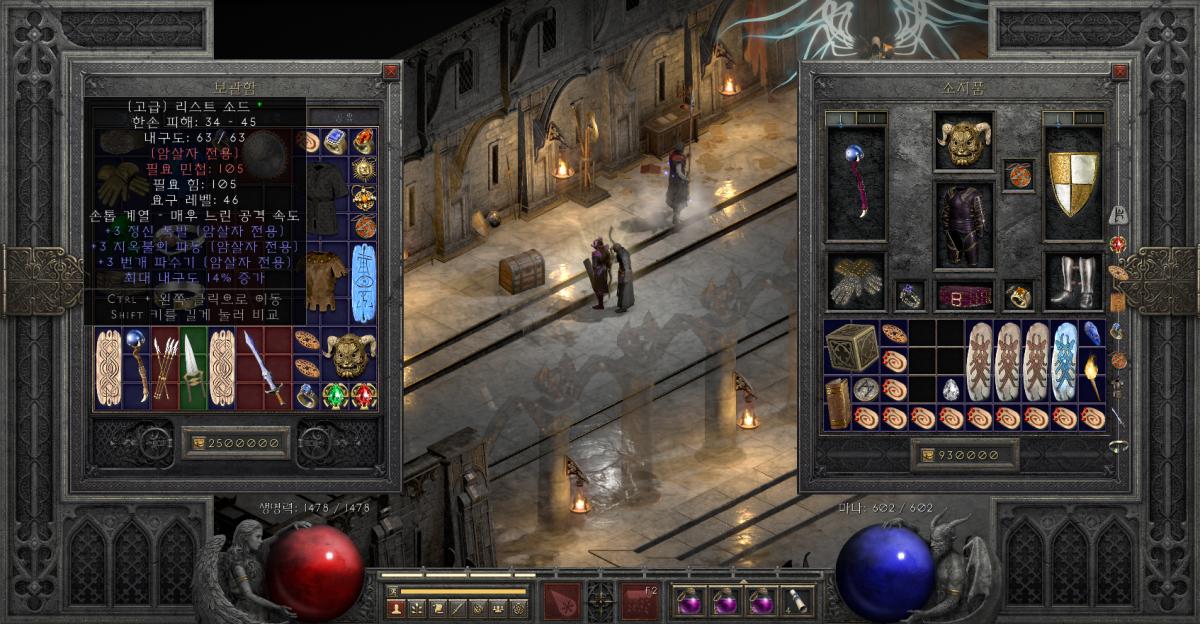Use the scroll in the belt slot
This screenshot has height=624, width=1200.
[x=798, y=601]
